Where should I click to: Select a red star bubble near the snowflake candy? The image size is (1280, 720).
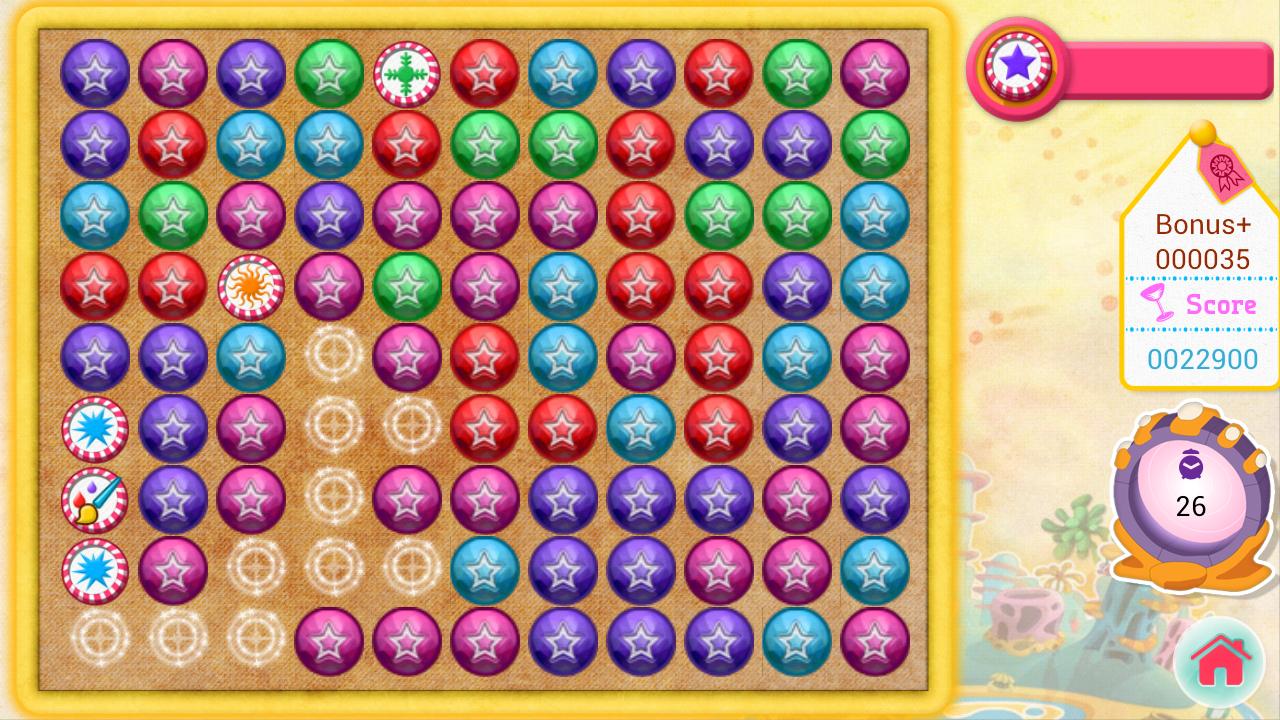pyautogui.click(x=483, y=71)
